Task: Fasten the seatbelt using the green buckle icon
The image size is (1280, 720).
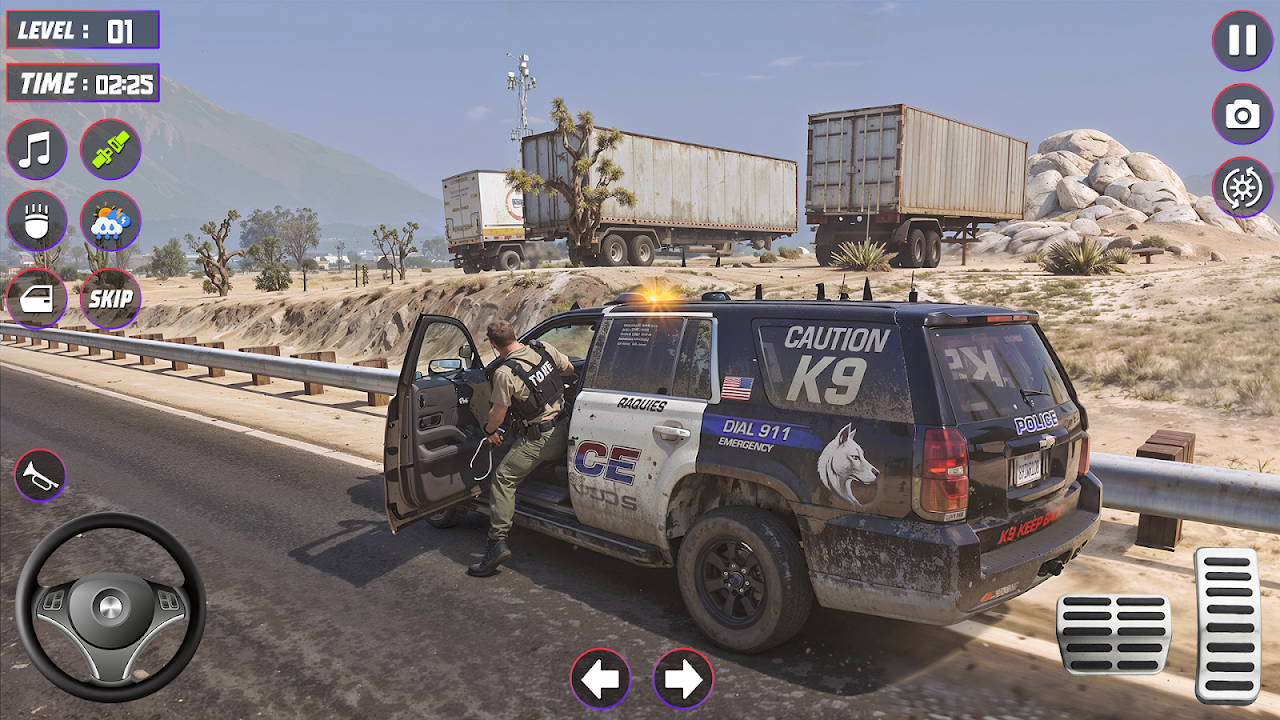Action: coord(110,150)
